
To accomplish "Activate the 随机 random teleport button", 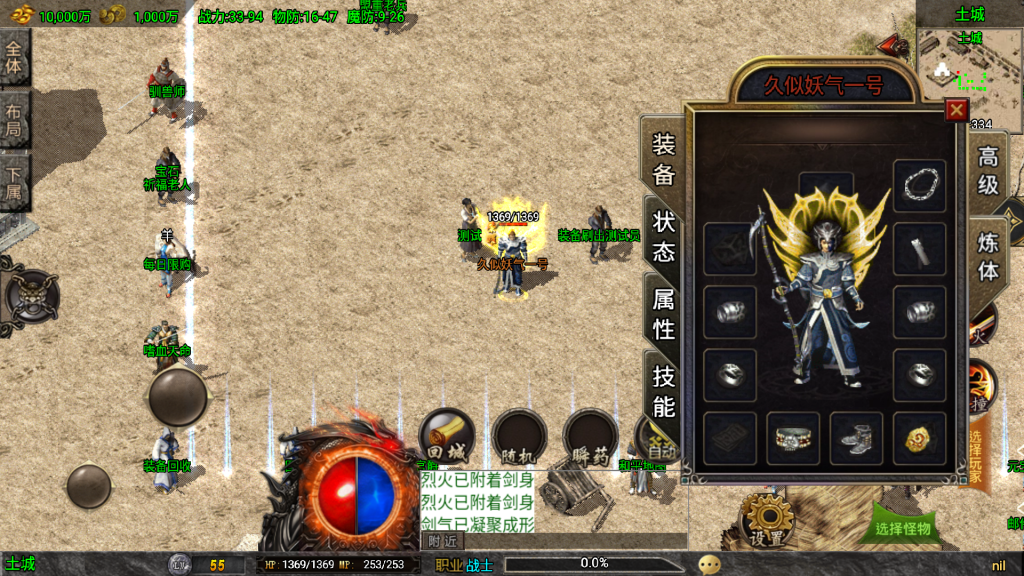I will pos(518,438).
